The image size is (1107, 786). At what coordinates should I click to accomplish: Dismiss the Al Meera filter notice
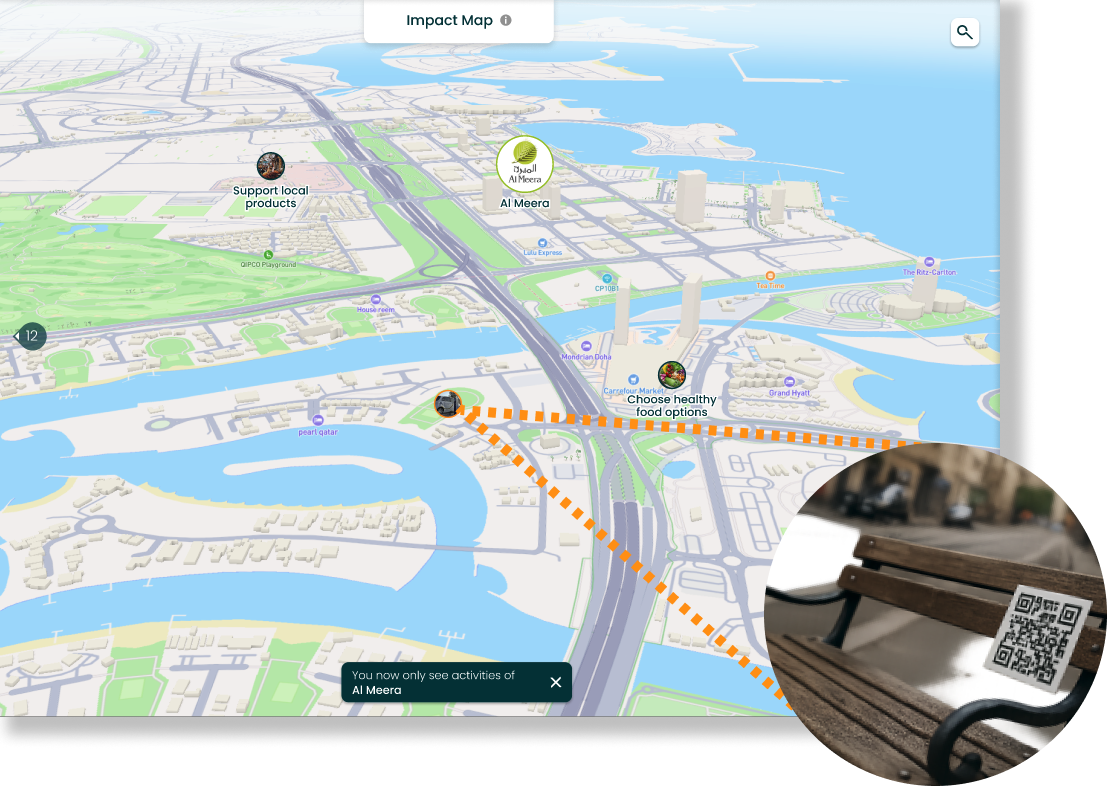click(x=556, y=682)
